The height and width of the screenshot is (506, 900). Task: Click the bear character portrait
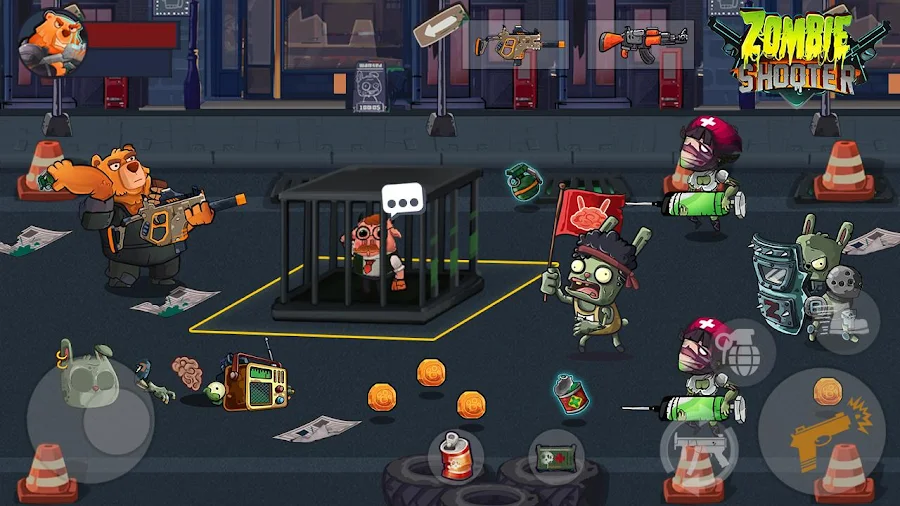click(52, 40)
